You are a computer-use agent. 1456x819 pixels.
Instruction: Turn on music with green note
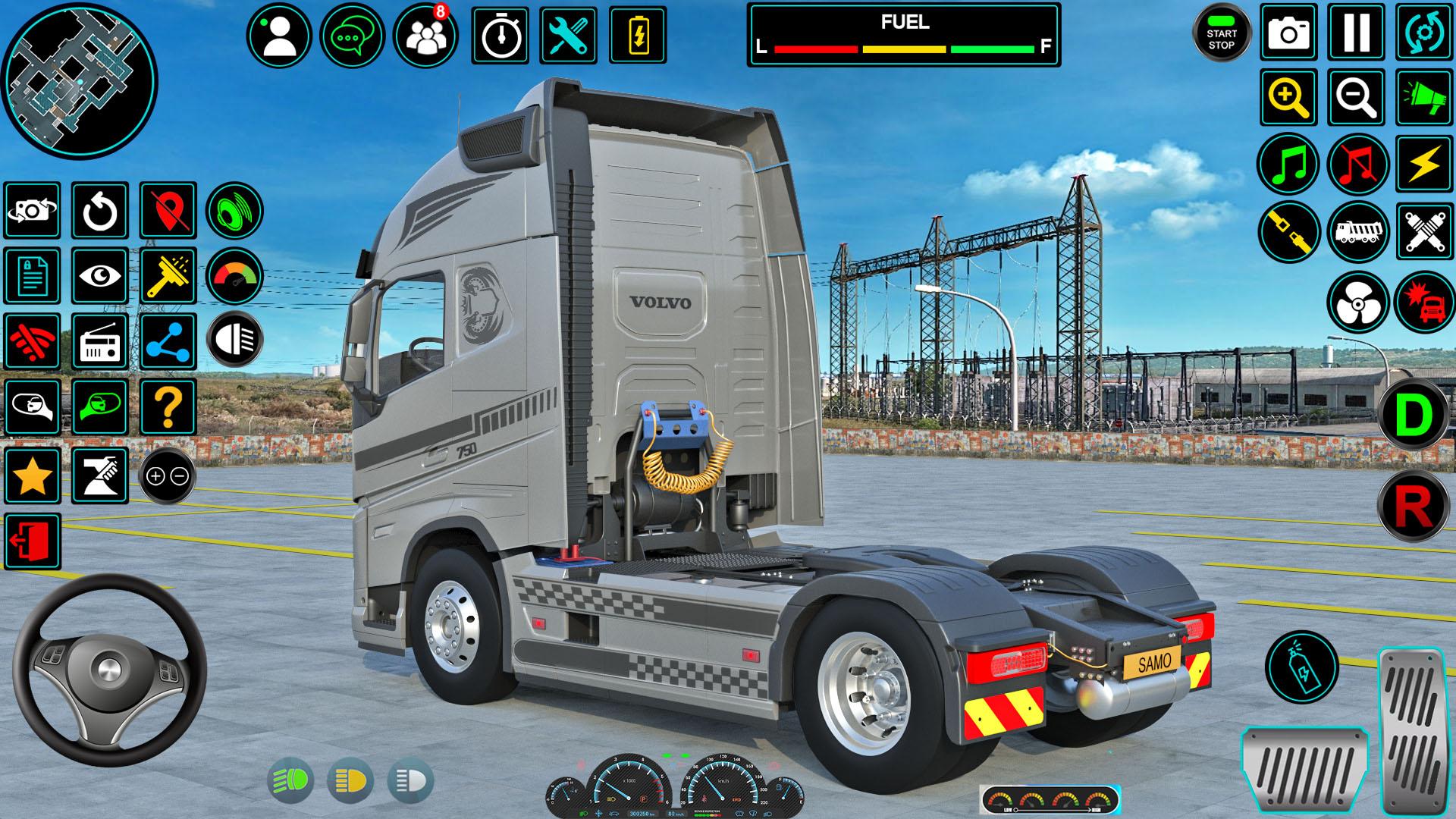[x=1288, y=165]
